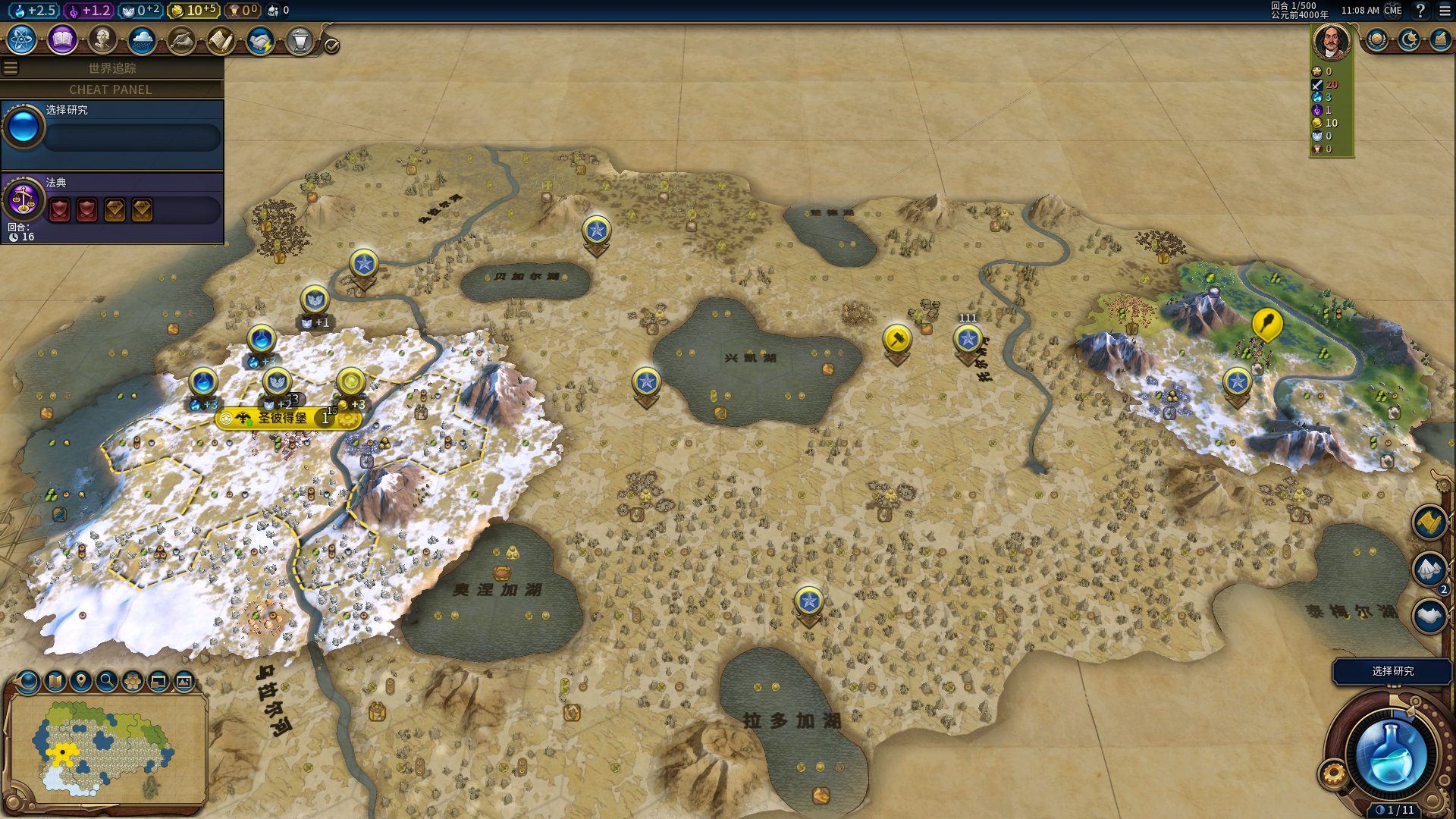Image resolution: width=1456 pixels, height=819 pixels.
Task: Open the civics tree book icon
Action: 62,40
